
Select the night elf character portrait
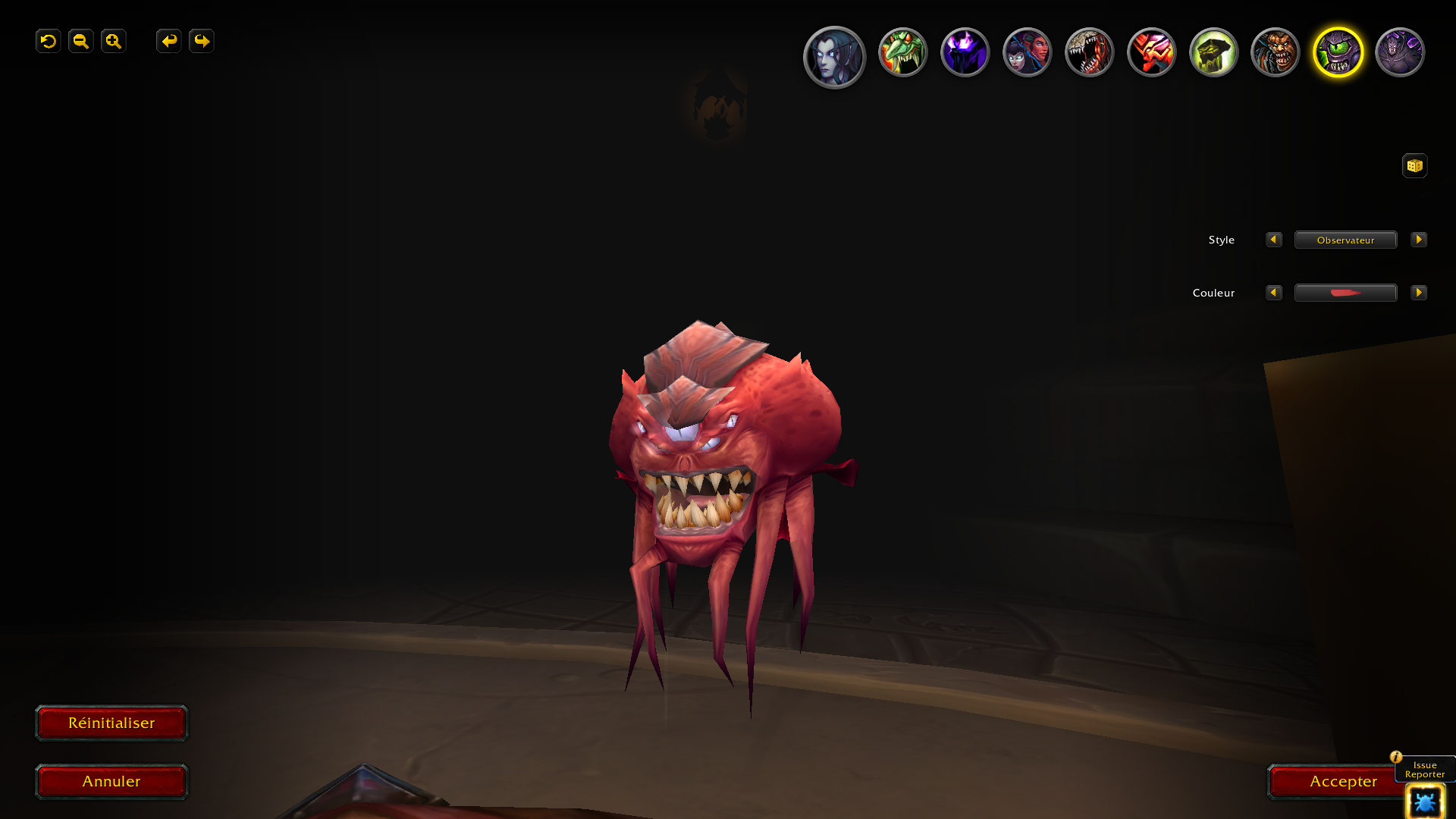(x=834, y=57)
